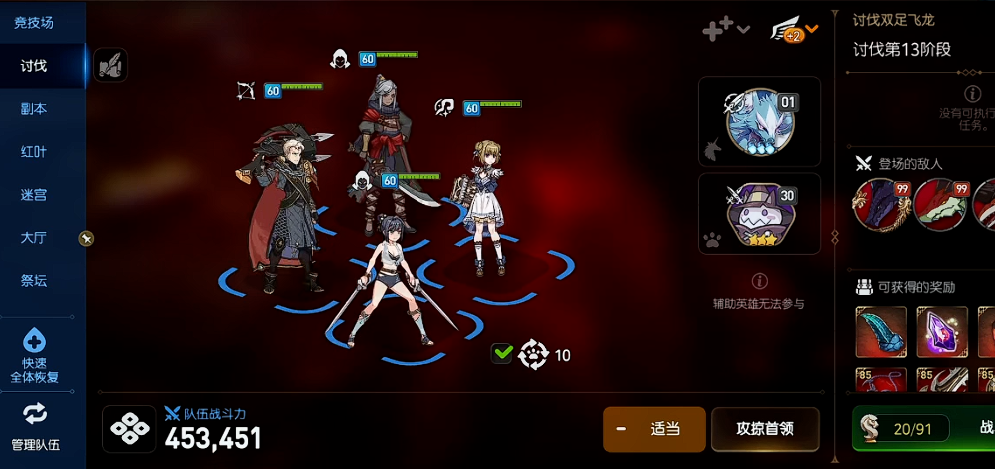
Task: Choose the 祭坛 tab
Action: coord(34,281)
